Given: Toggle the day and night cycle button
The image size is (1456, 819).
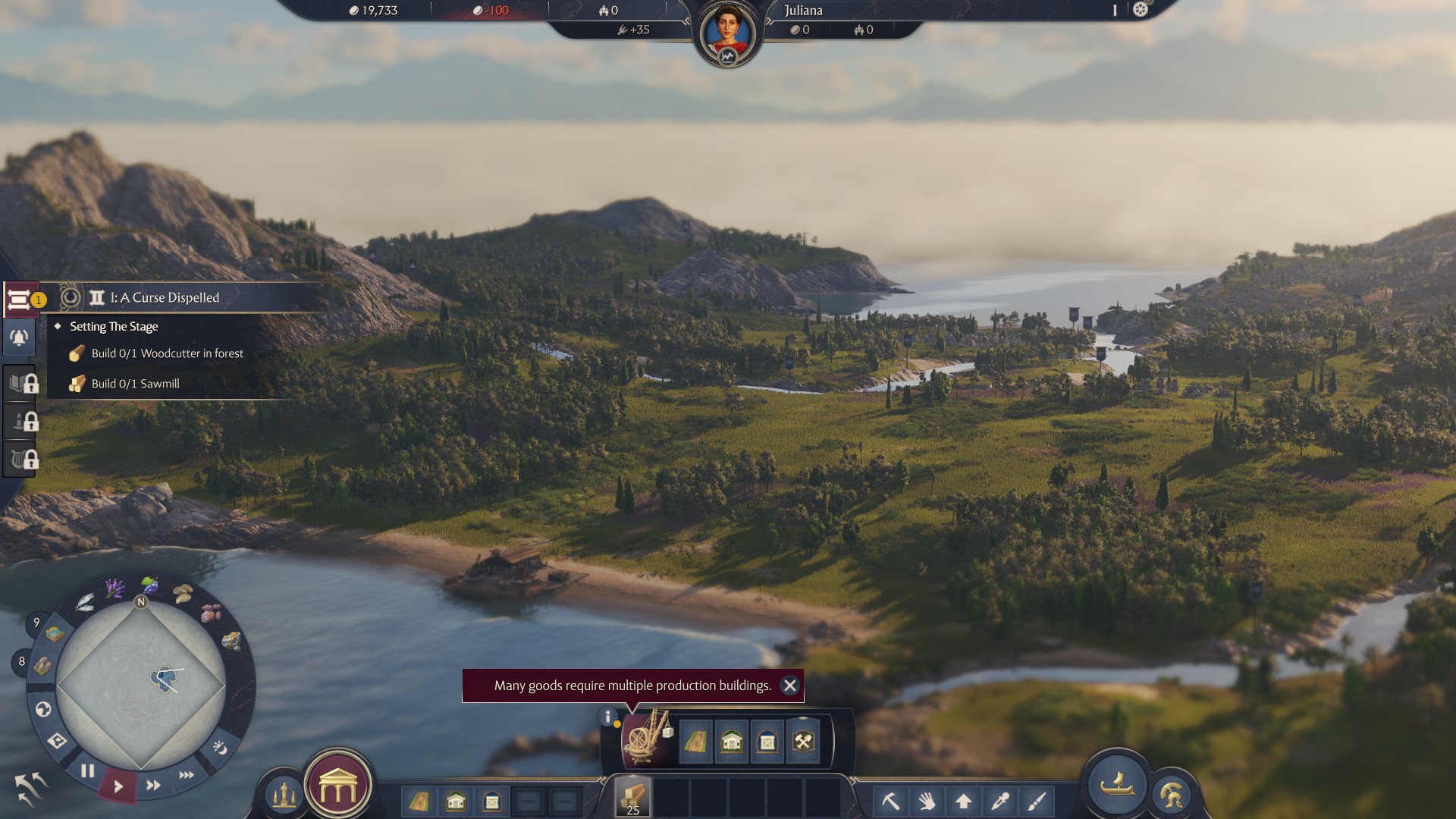Looking at the screenshot, I should (220, 748).
